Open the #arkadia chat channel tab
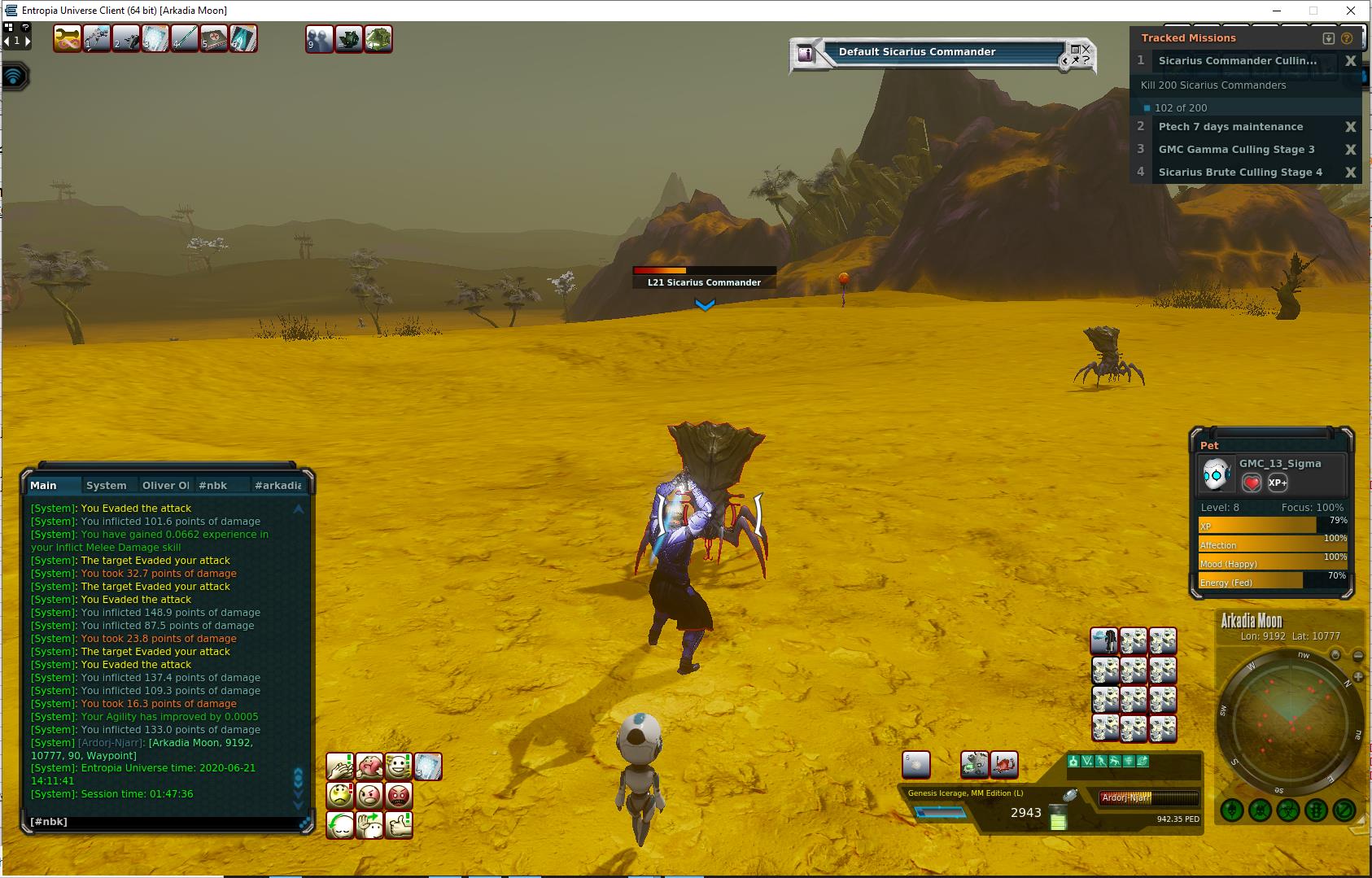Viewport: 1372px width, 878px height. click(x=277, y=486)
